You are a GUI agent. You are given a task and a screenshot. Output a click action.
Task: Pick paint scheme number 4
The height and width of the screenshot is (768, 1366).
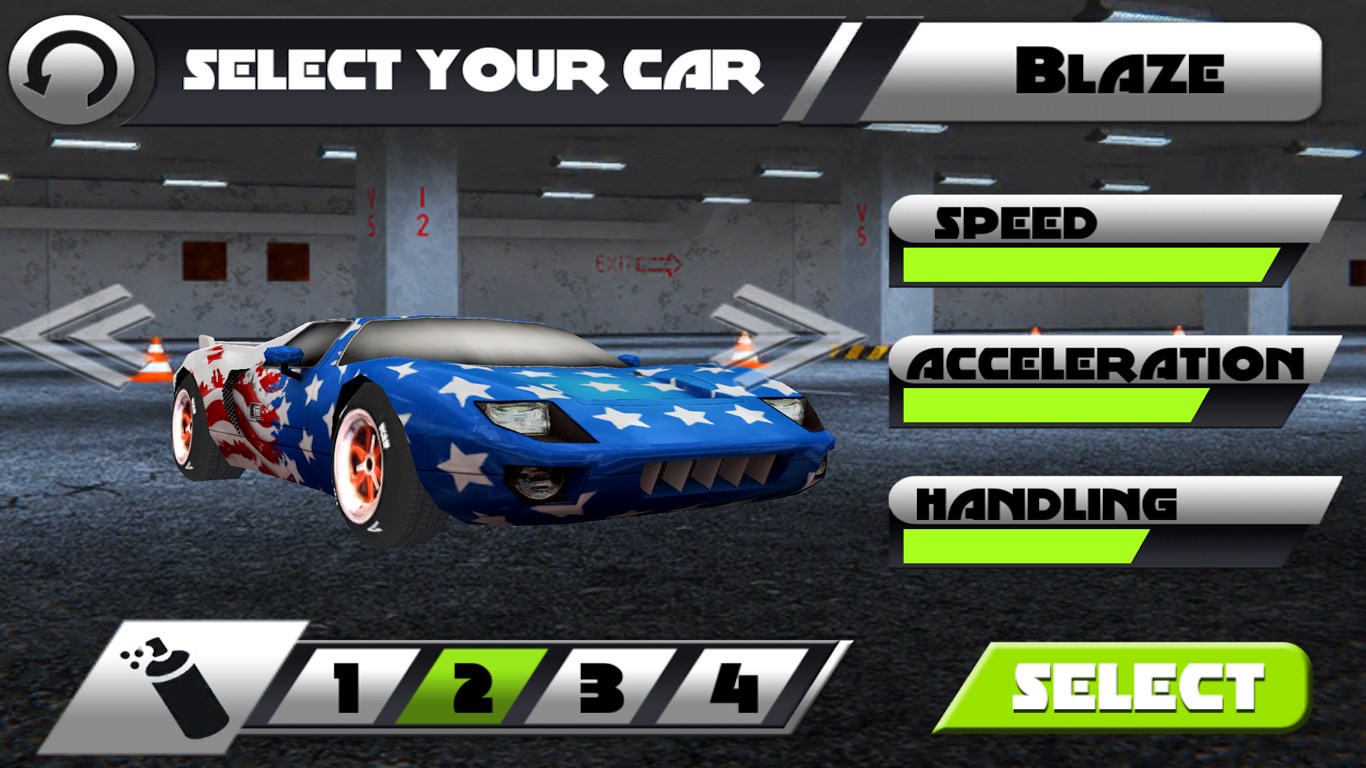pyautogui.click(x=733, y=687)
